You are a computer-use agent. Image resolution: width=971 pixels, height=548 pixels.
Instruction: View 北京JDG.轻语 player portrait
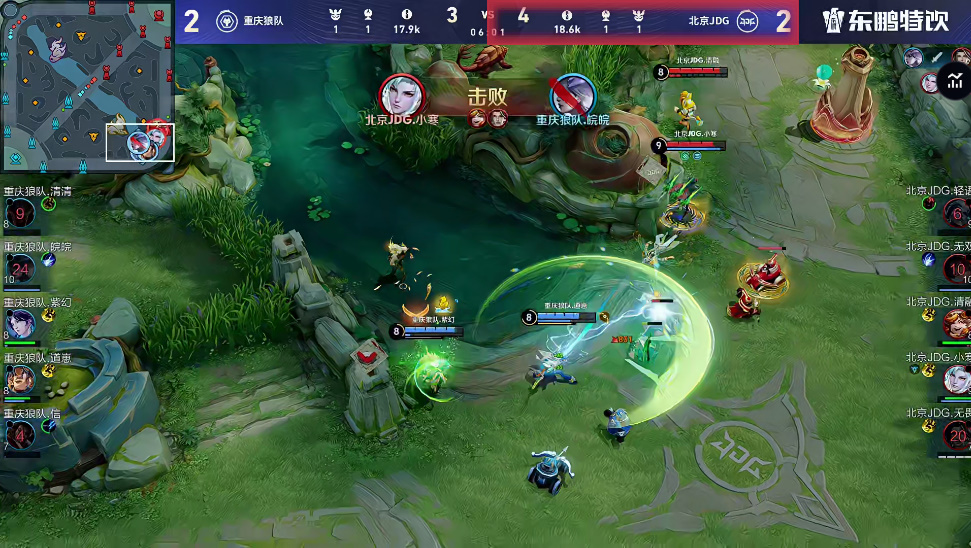956,213
